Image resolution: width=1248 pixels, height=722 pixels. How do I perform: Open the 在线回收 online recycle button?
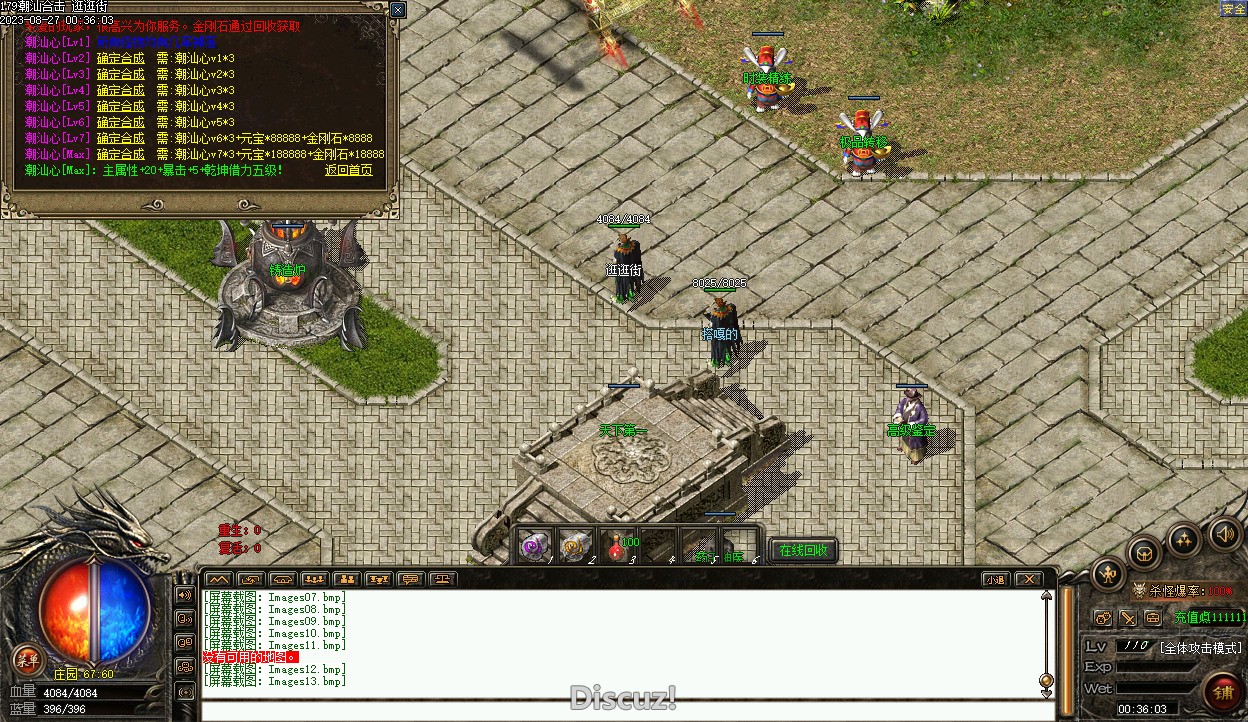tap(803, 550)
